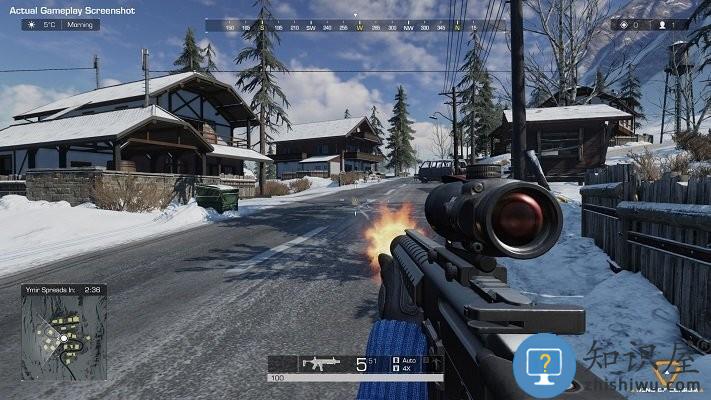Click the blue help monitor watermark icon
This screenshot has height=400, width=711.
click(x=545, y=363)
